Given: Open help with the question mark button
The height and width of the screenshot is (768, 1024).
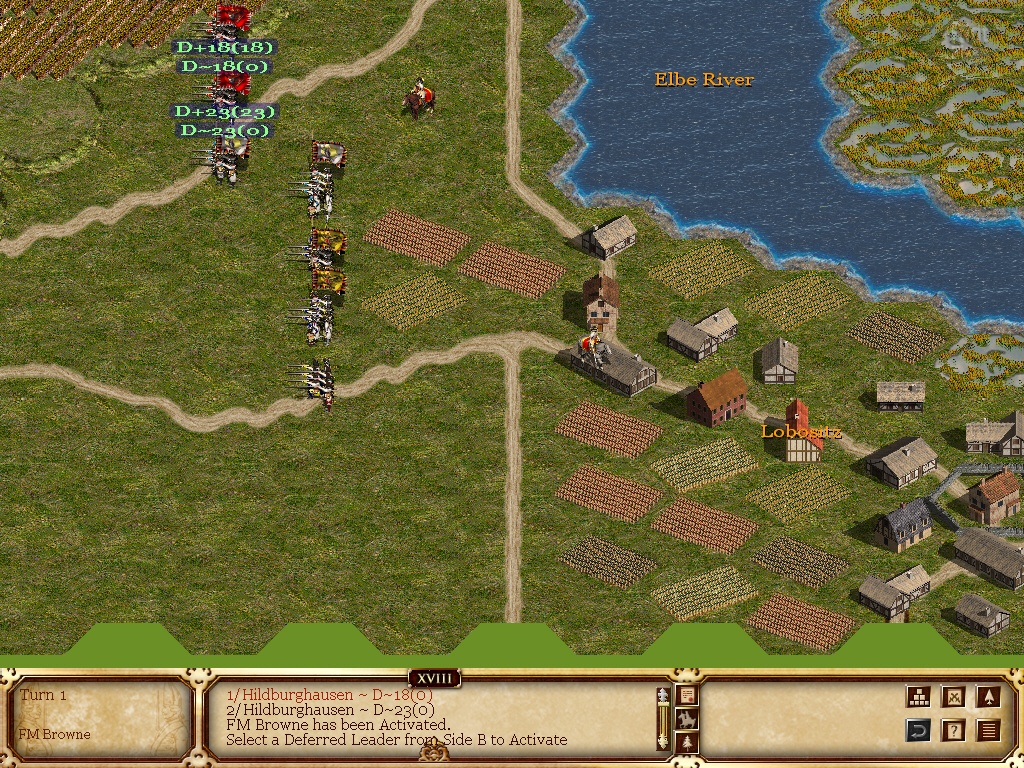Looking at the screenshot, I should click(x=953, y=730).
